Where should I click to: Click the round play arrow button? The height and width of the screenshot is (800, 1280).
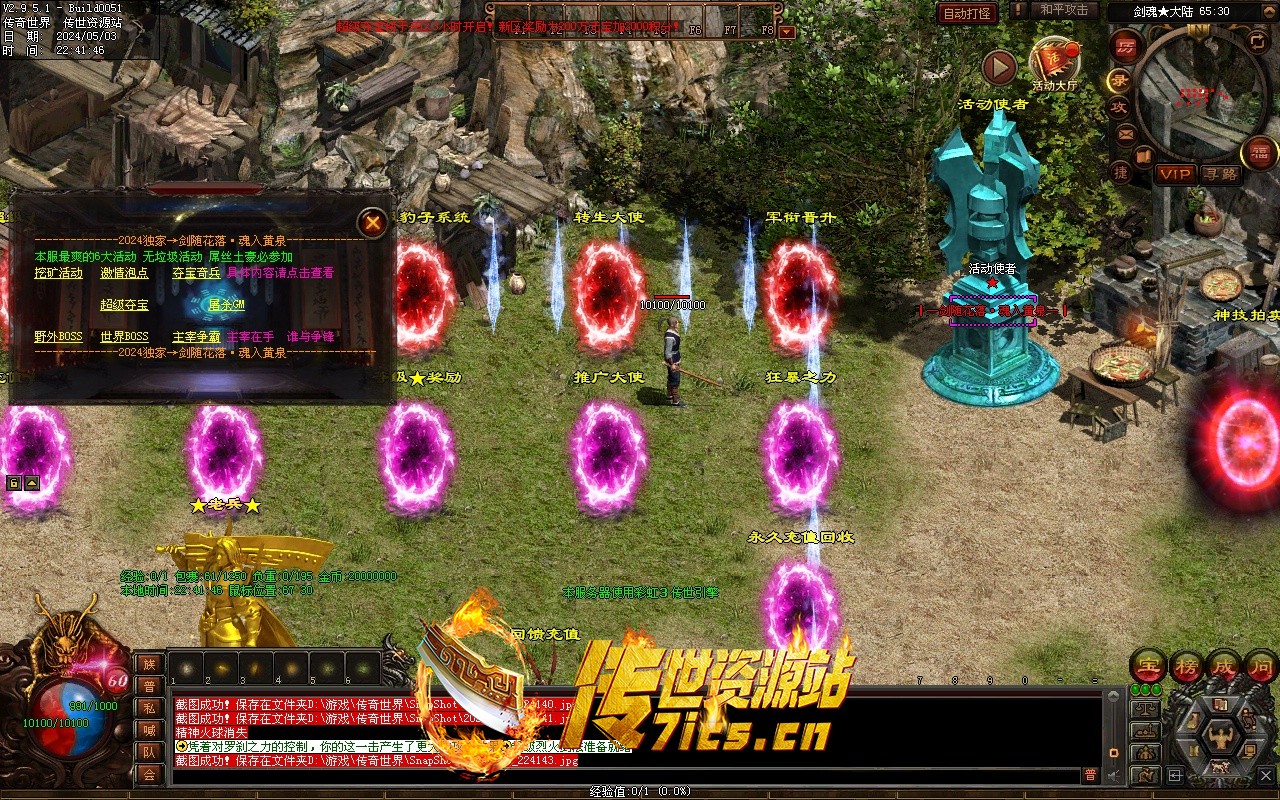point(999,67)
